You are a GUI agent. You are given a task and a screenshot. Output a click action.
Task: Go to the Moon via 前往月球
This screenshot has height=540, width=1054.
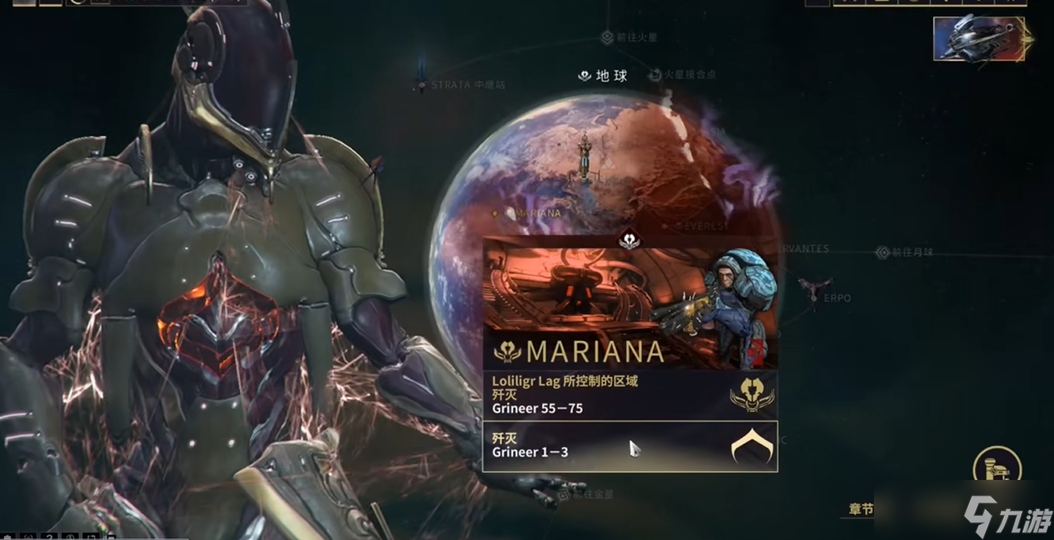882,253
